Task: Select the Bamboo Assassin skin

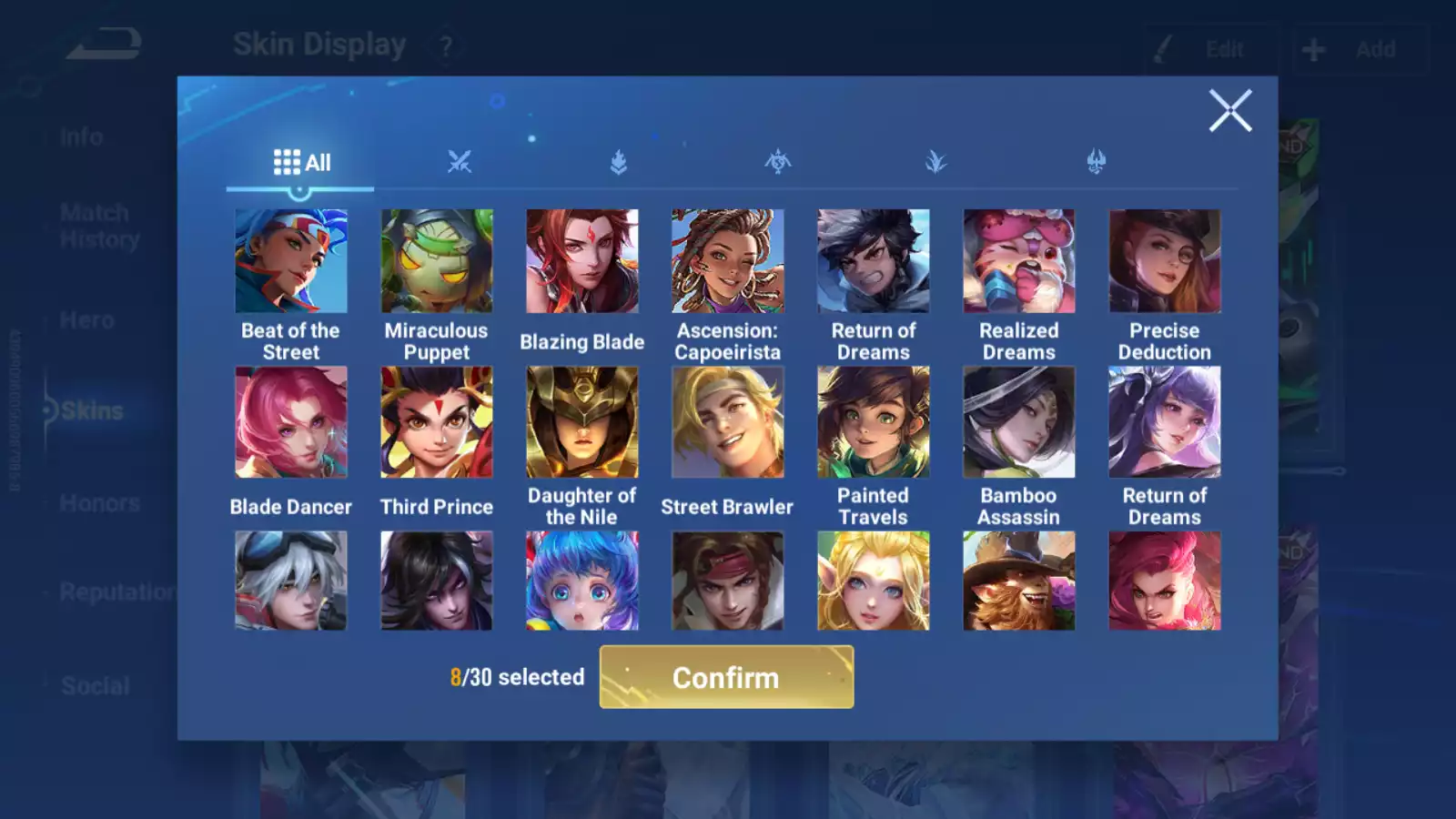Action: 1019,422
